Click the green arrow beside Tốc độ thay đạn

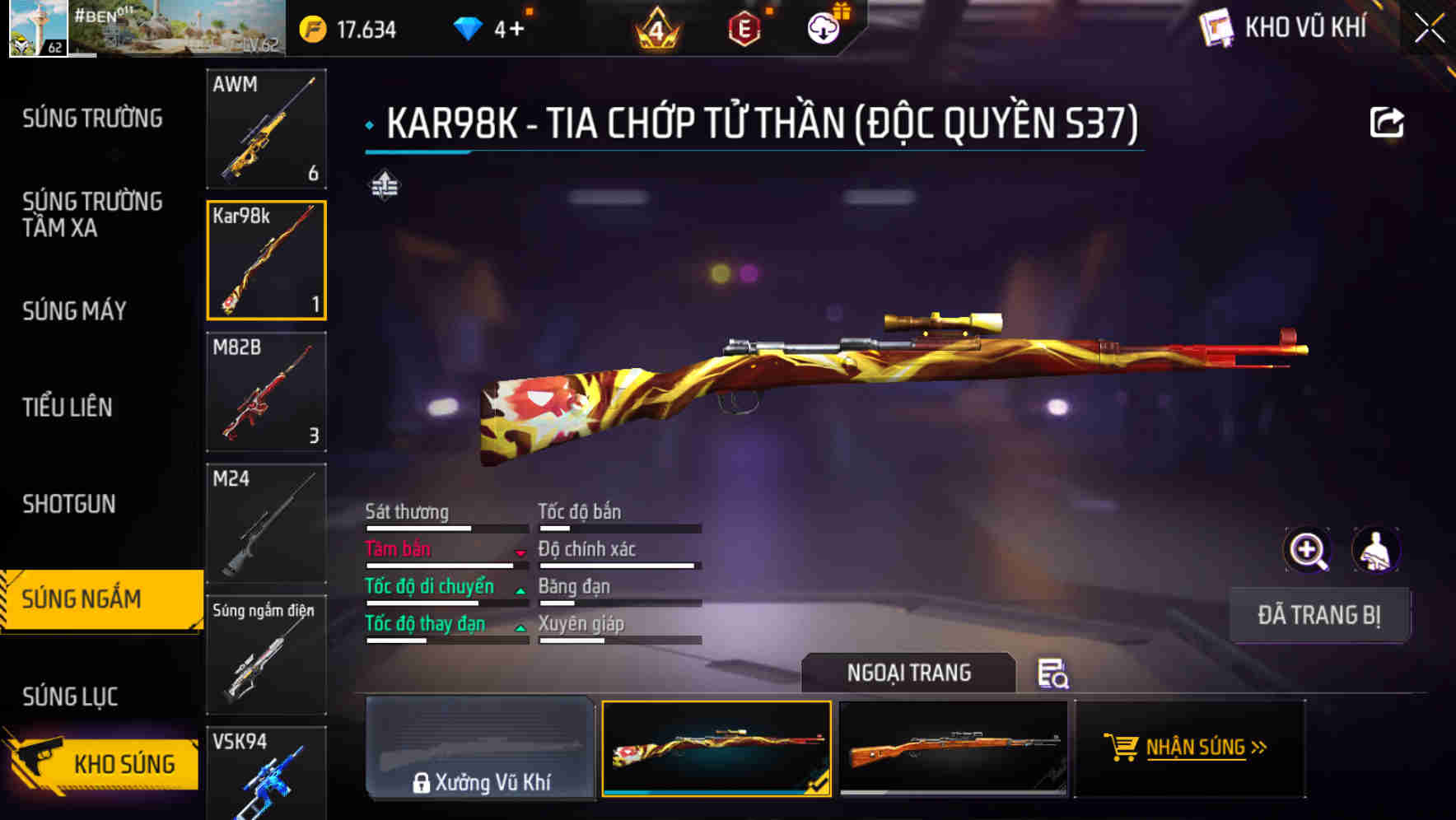(521, 628)
